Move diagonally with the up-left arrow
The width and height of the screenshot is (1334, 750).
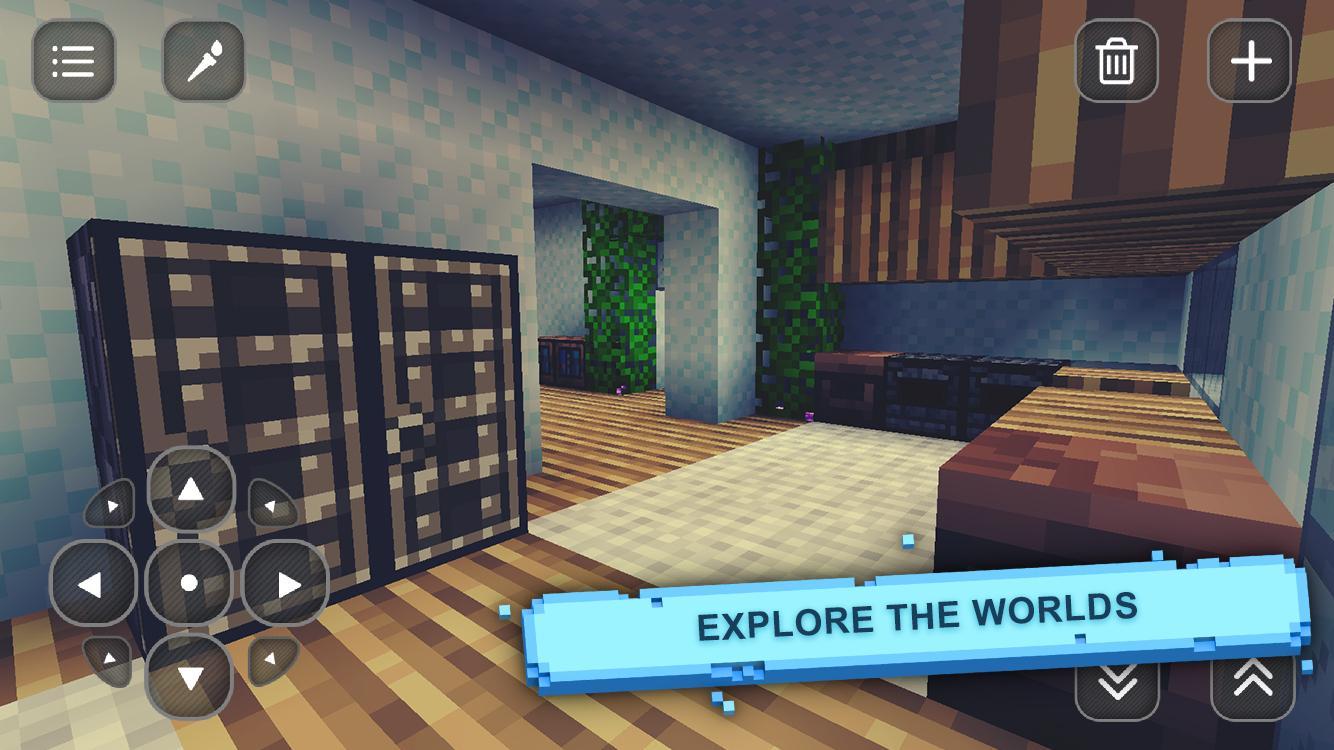click(110, 504)
